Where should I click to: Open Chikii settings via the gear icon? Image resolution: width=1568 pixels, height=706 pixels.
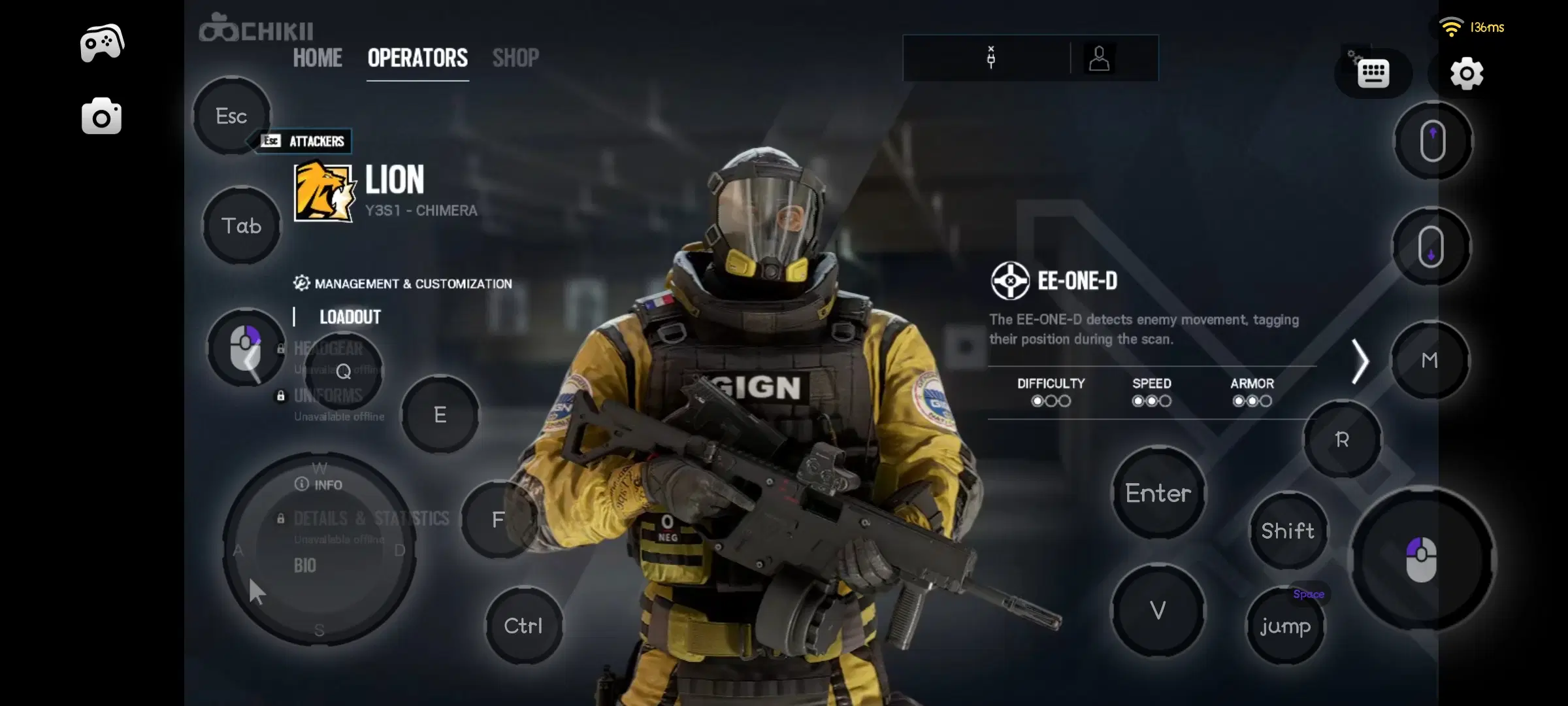pos(1467,73)
